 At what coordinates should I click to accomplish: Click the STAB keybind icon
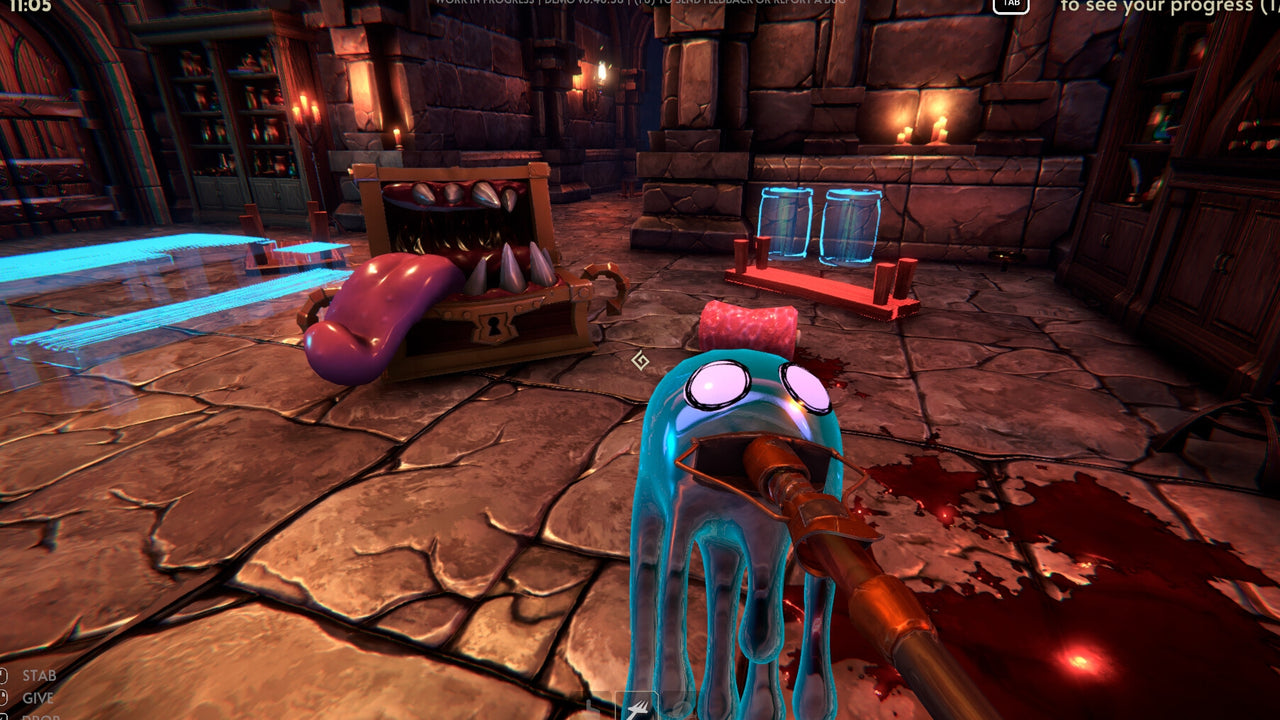coord(4,673)
